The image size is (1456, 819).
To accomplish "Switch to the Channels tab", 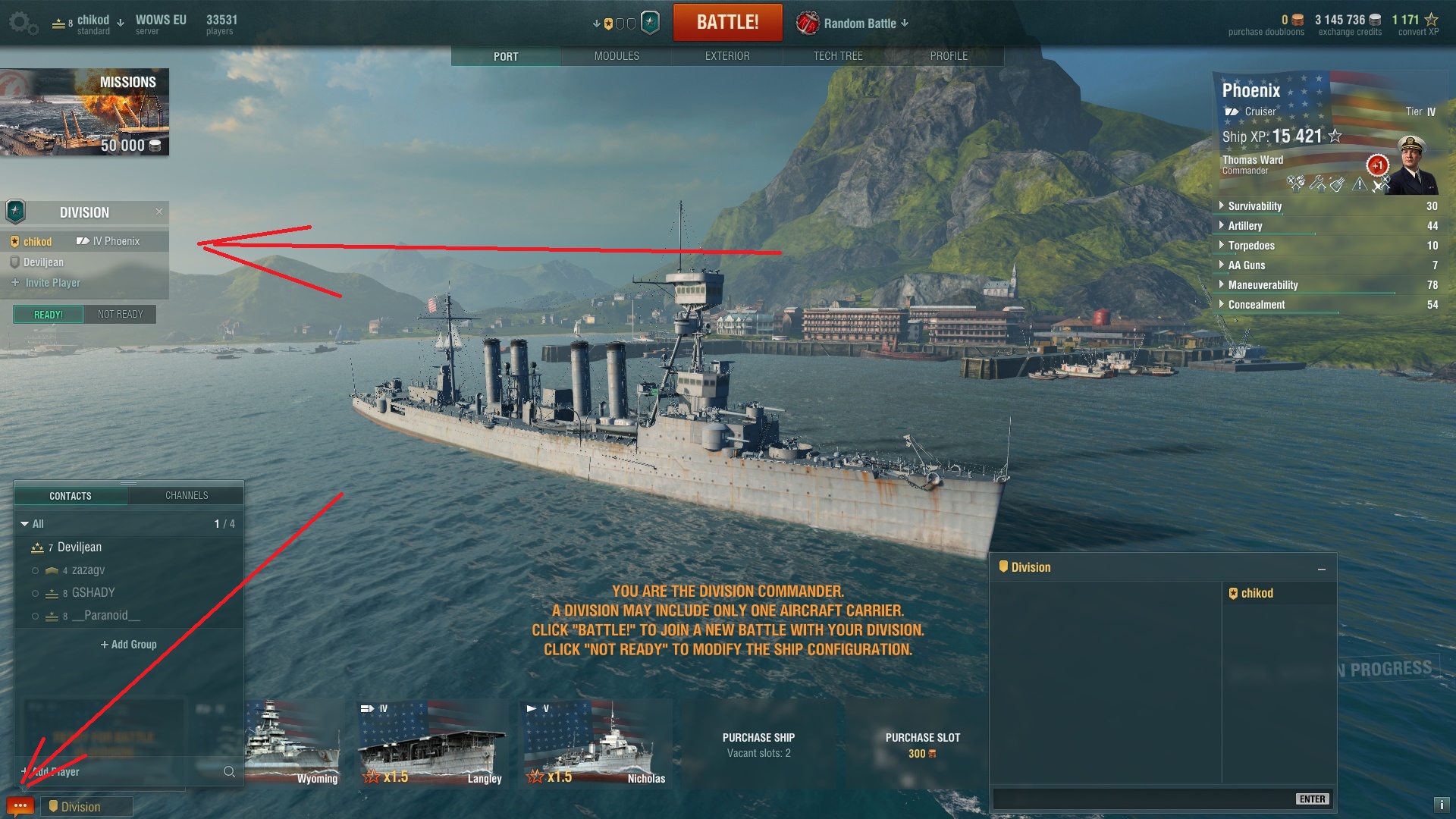I will click(187, 496).
